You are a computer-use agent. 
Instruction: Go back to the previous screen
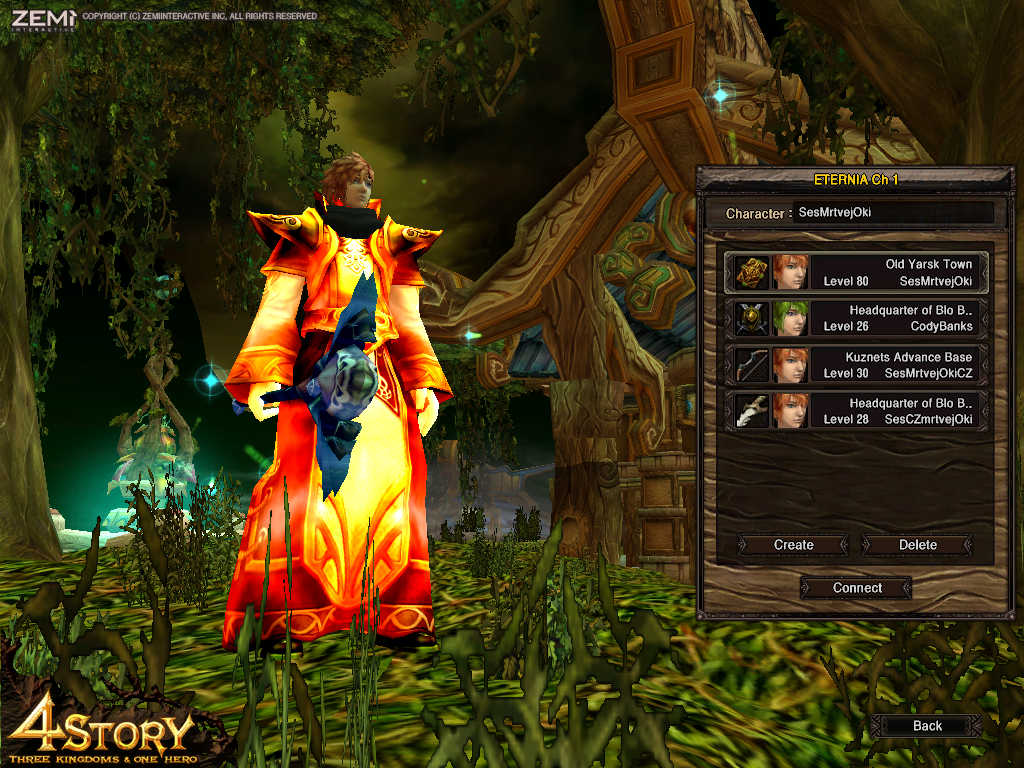(927, 726)
